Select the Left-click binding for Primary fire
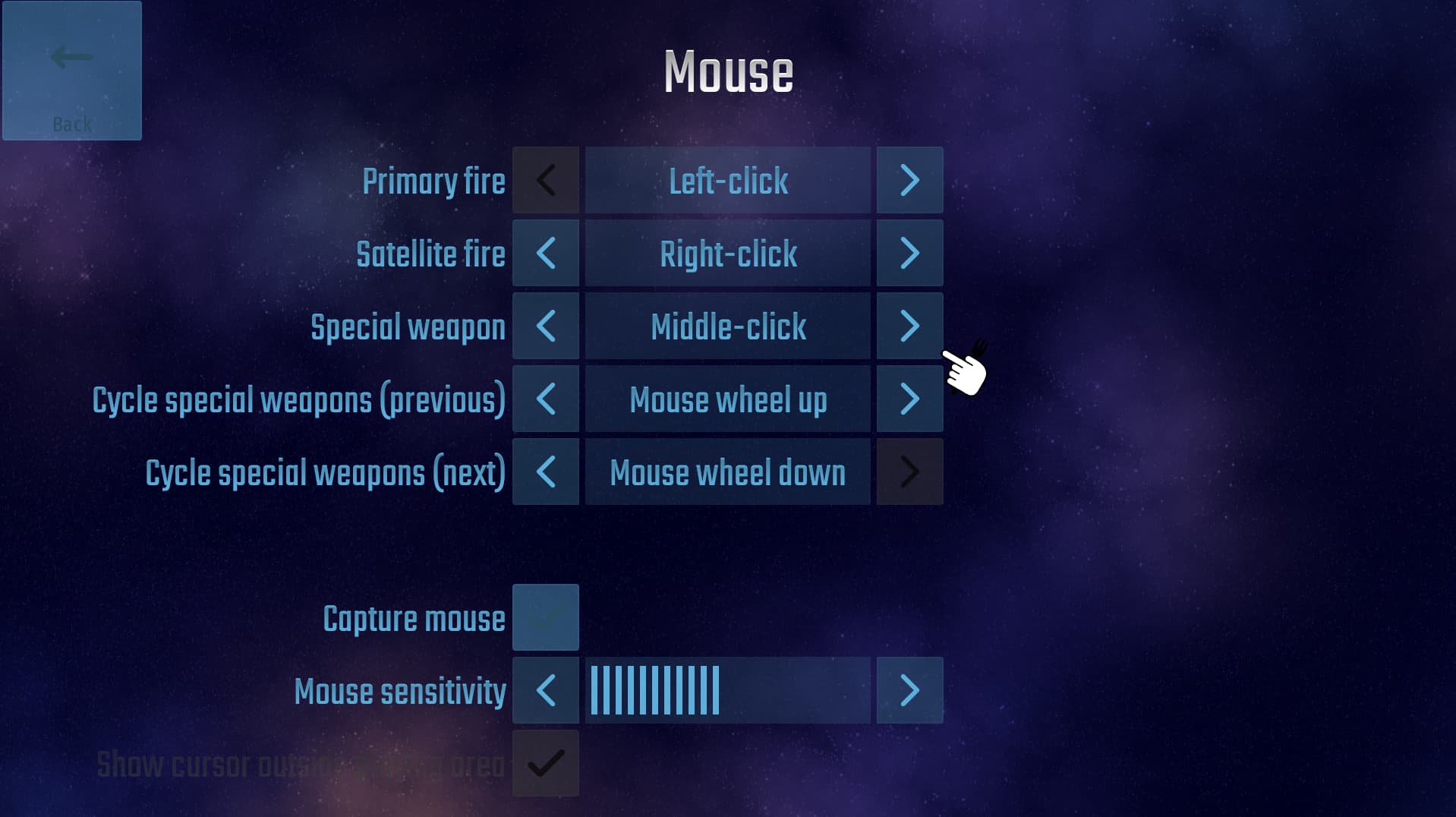Screen dimensions: 1456x817 click(727, 180)
